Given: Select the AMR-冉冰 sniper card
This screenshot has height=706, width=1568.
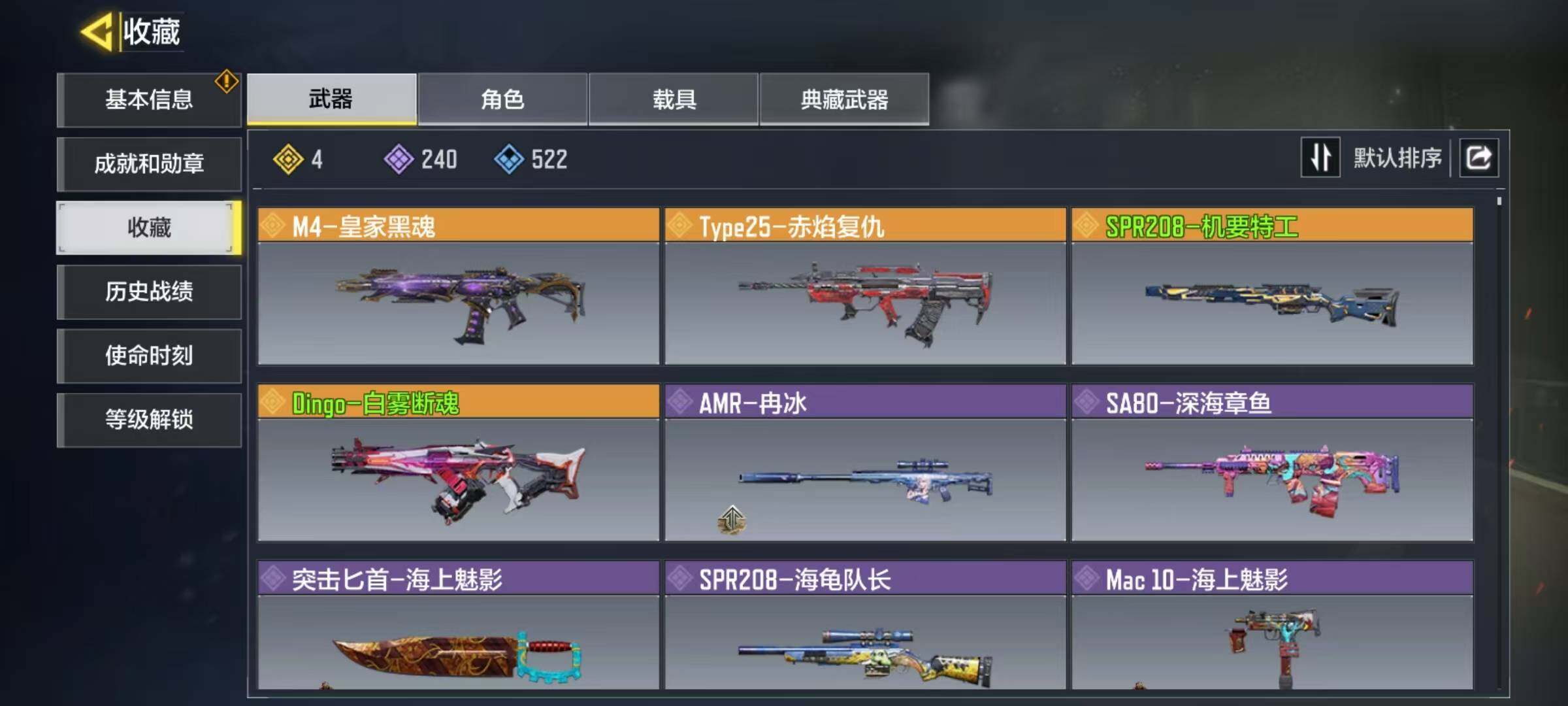Looking at the screenshot, I should [x=865, y=463].
